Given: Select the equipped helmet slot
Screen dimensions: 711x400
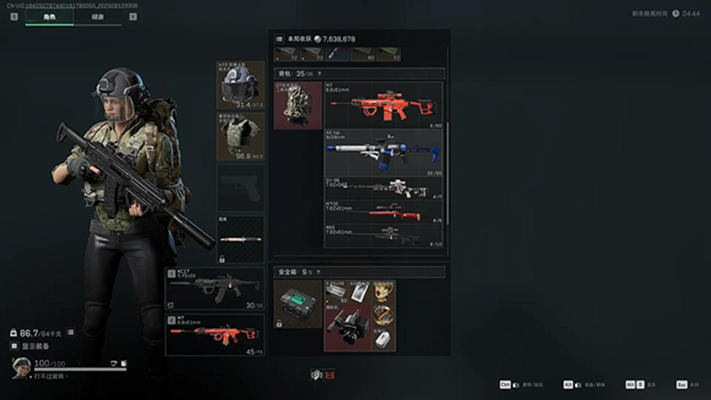Looking at the screenshot, I should point(241,85).
